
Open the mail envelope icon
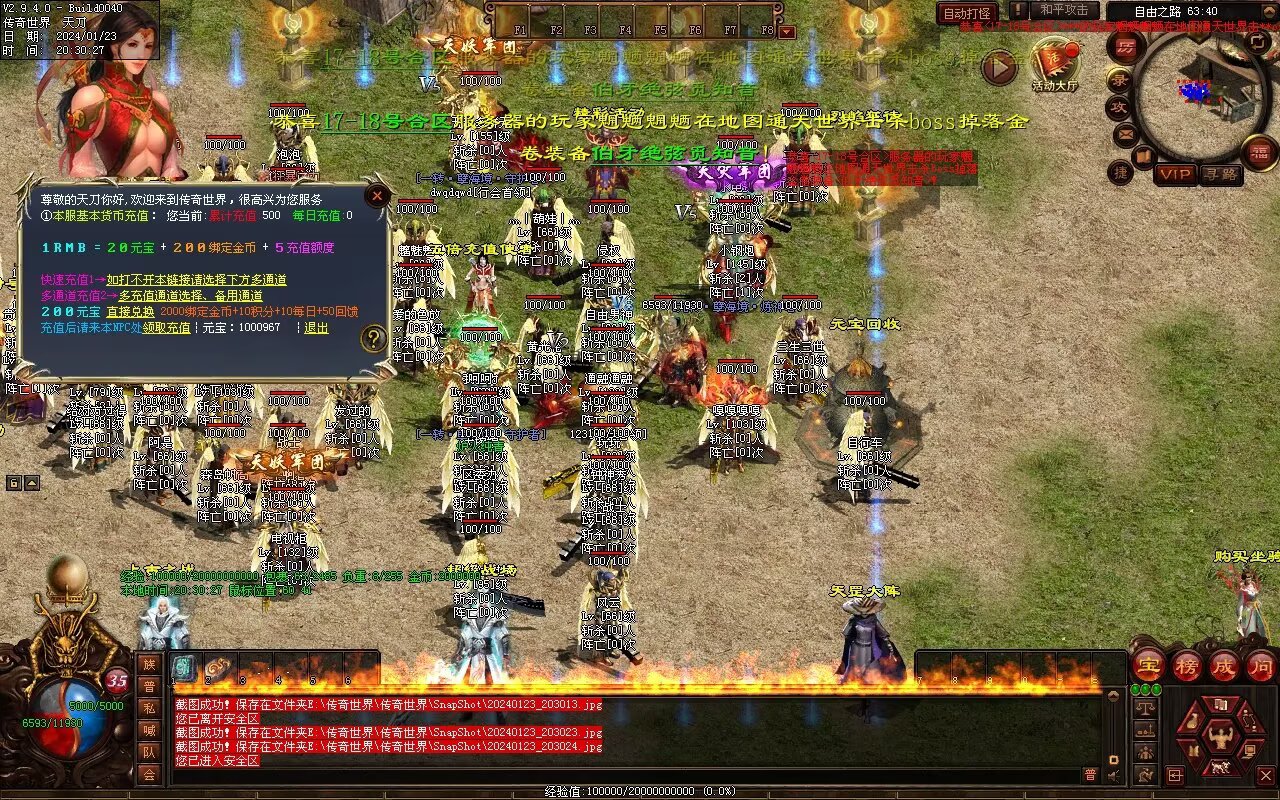(x=1125, y=133)
